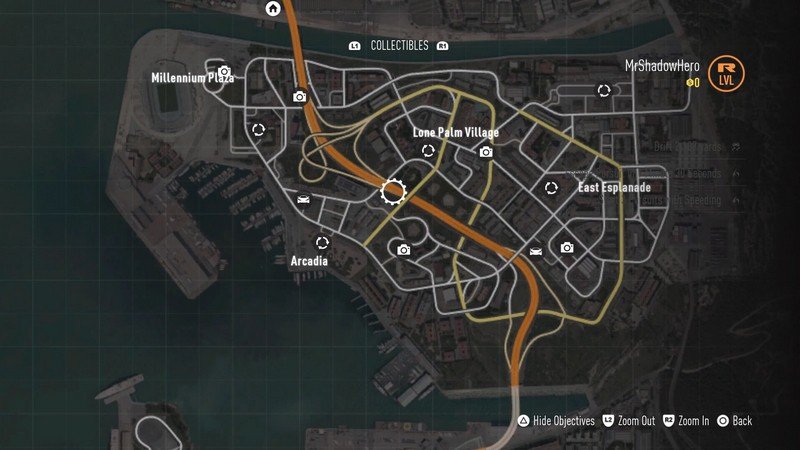Select the large gear-shaped marker on the highway
Screen dimensions: 800x450
tap(394, 191)
